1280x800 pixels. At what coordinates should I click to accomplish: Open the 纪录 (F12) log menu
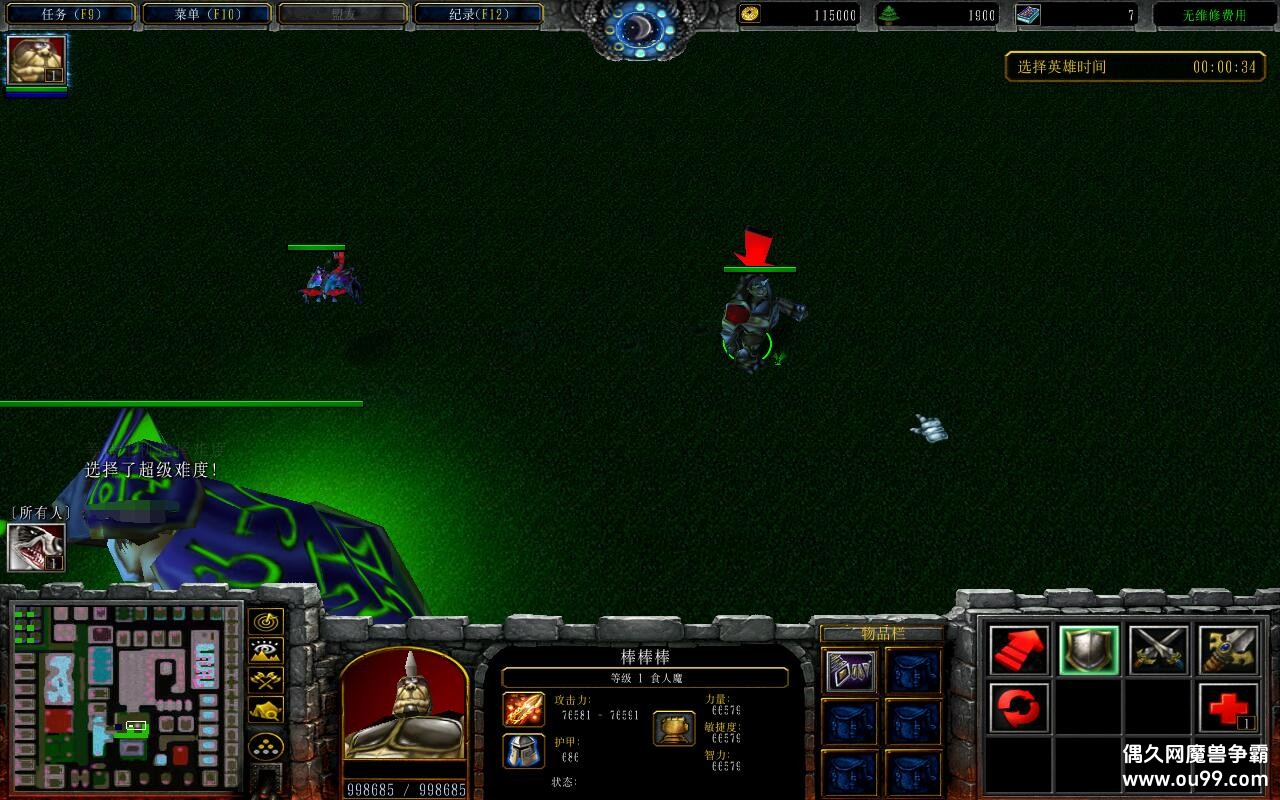point(478,14)
